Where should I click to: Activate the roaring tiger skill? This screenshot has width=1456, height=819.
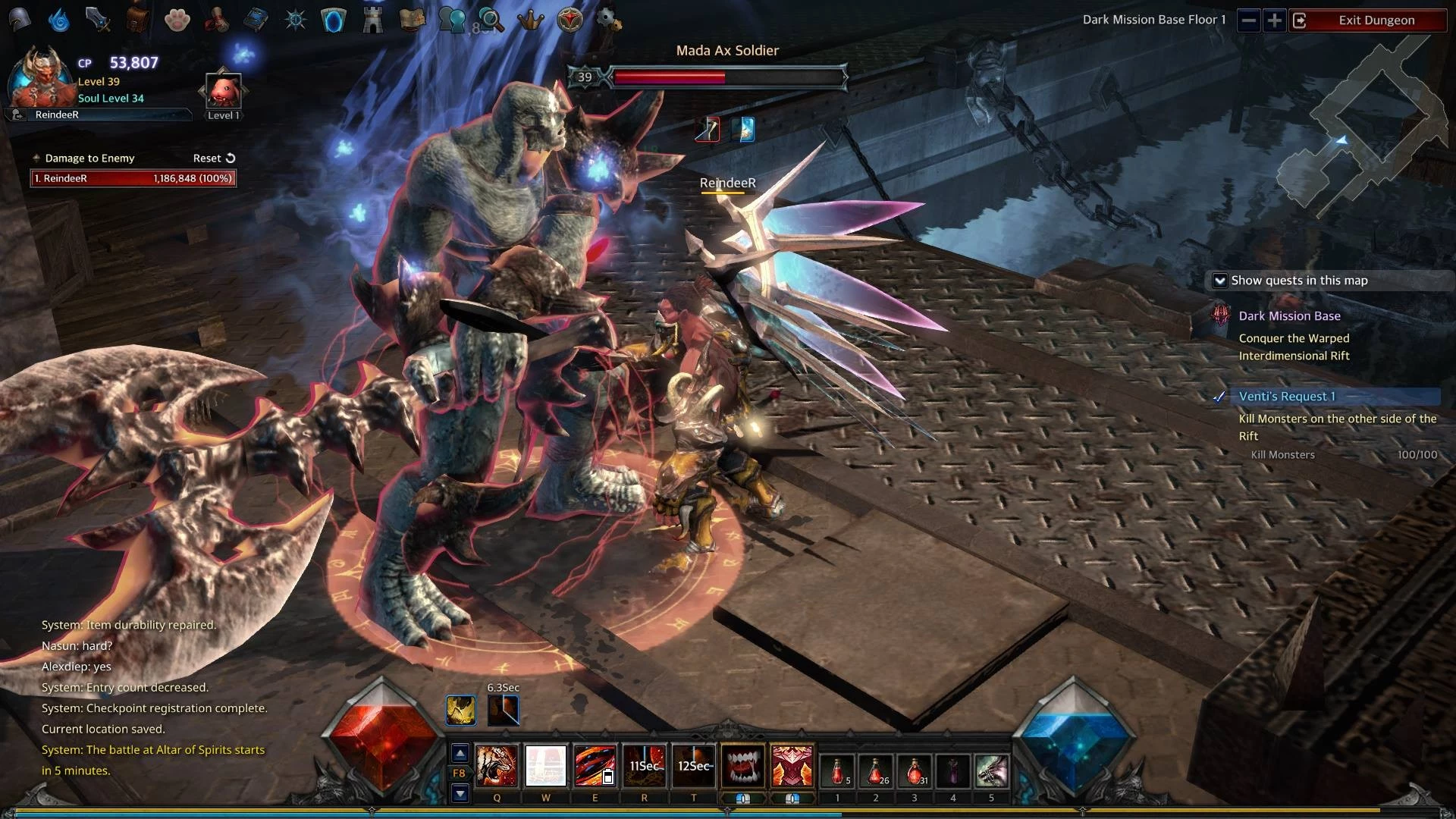497,765
